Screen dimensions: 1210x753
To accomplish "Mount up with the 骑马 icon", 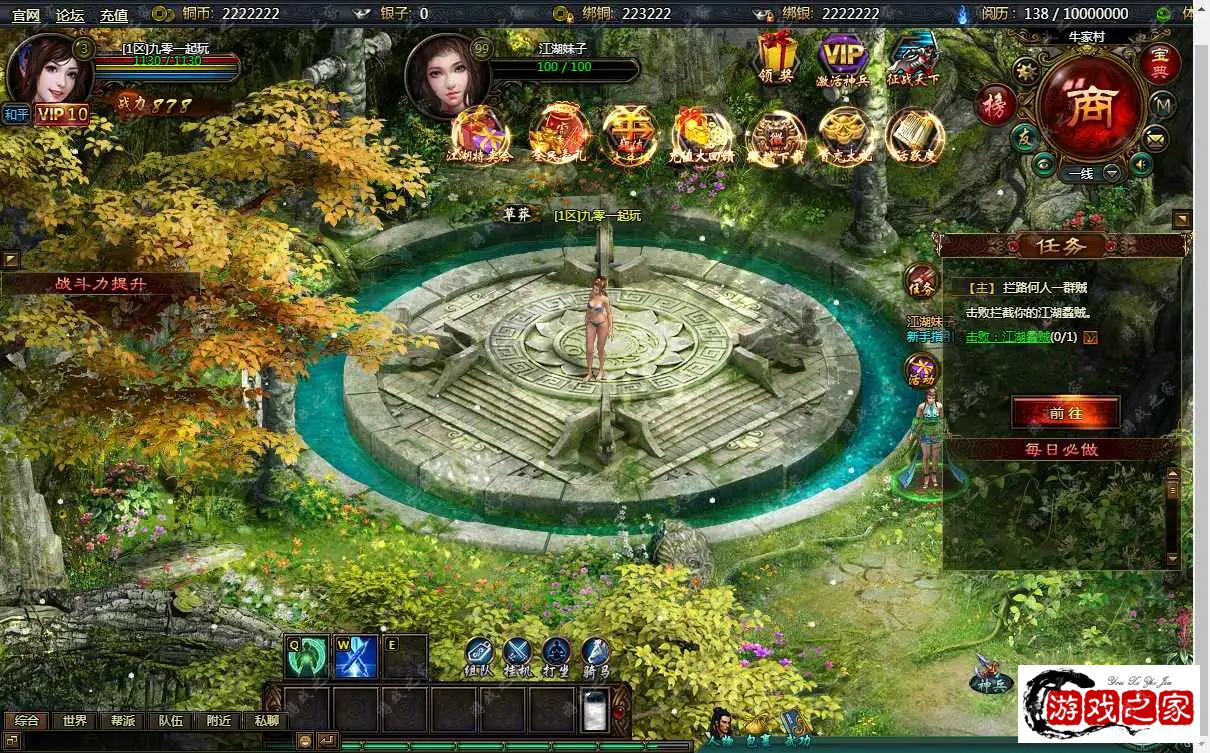I will click(x=596, y=655).
